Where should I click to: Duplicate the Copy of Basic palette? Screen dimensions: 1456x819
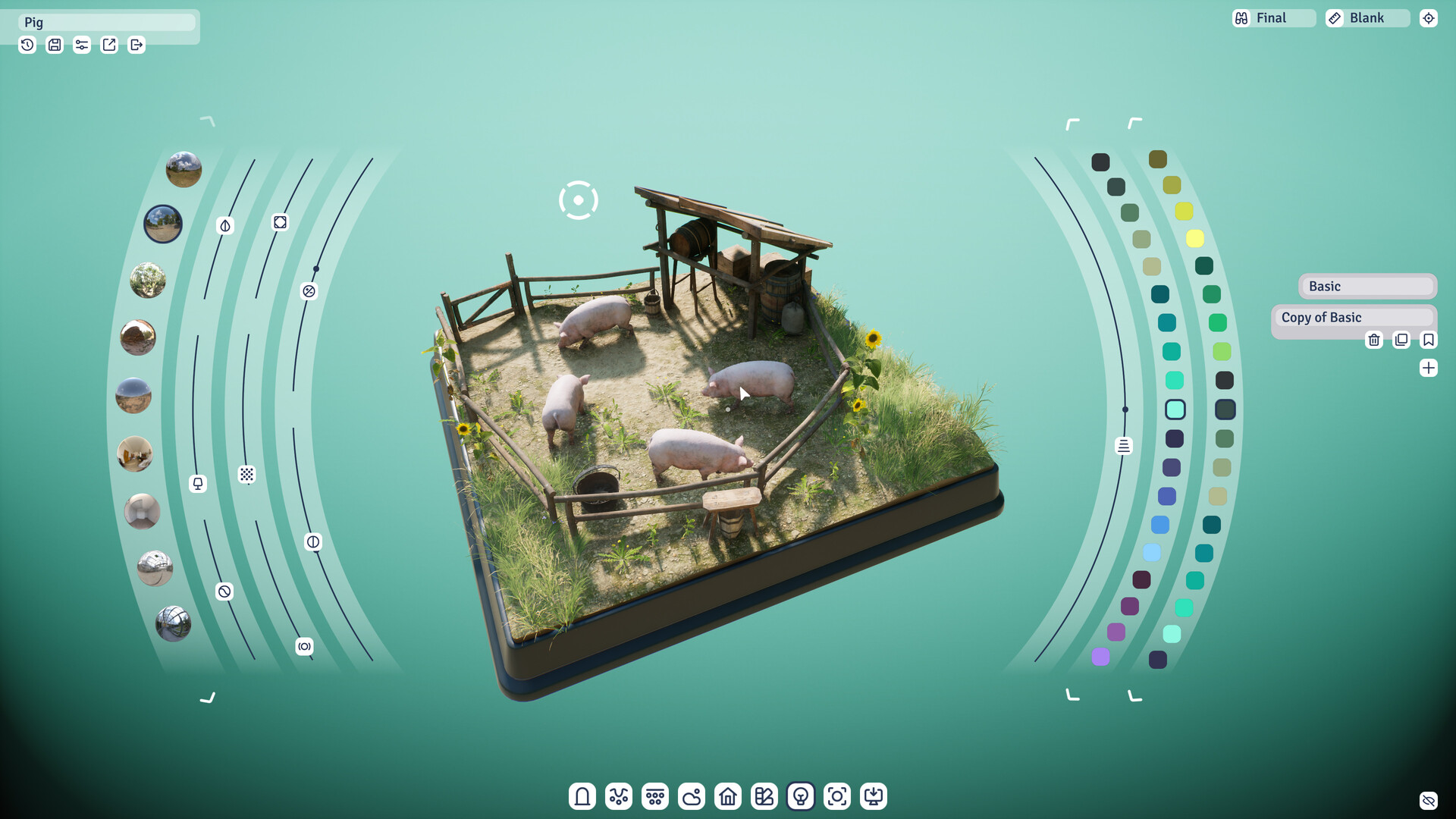(1401, 340)
